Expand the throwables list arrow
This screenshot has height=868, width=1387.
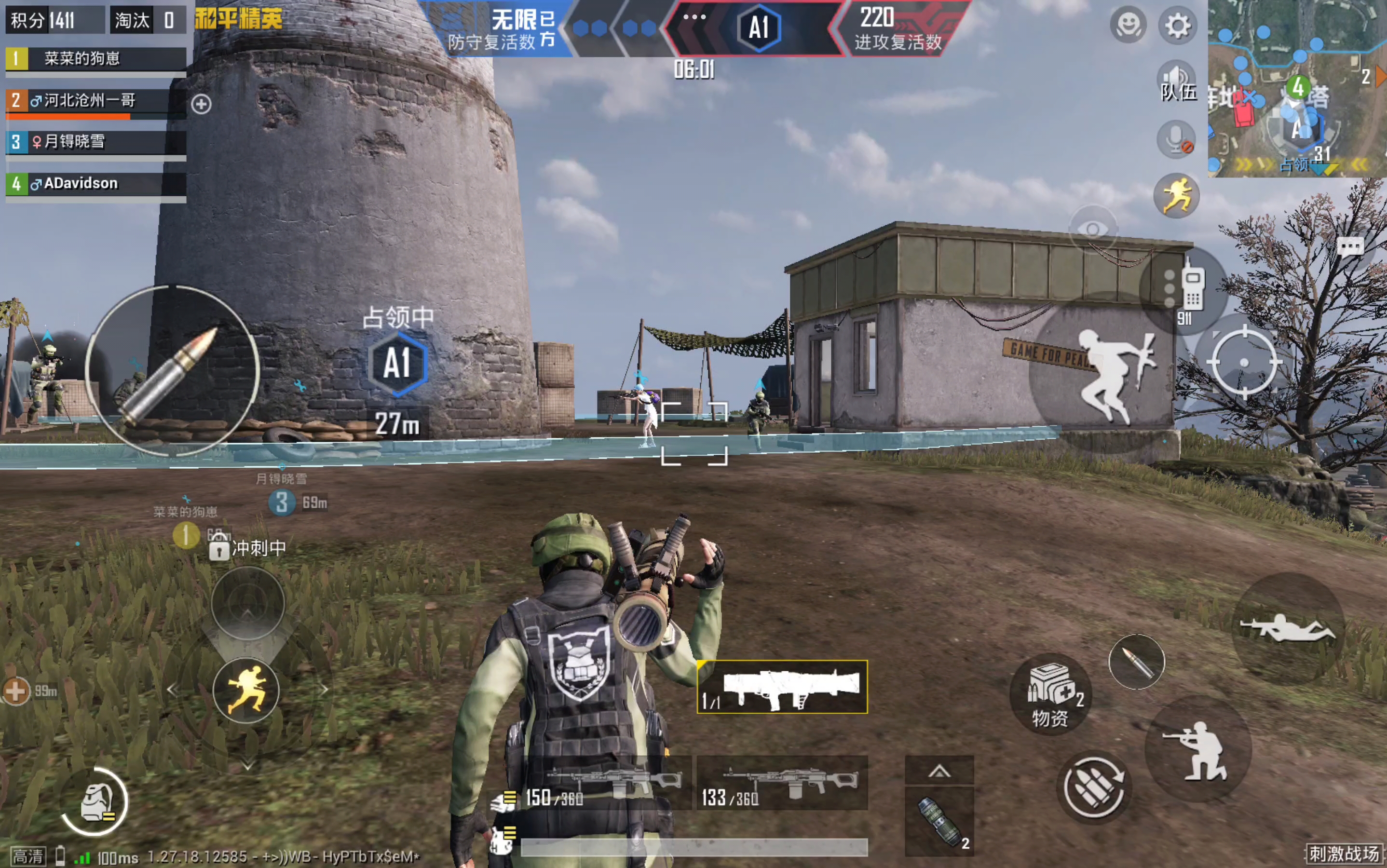939,771
